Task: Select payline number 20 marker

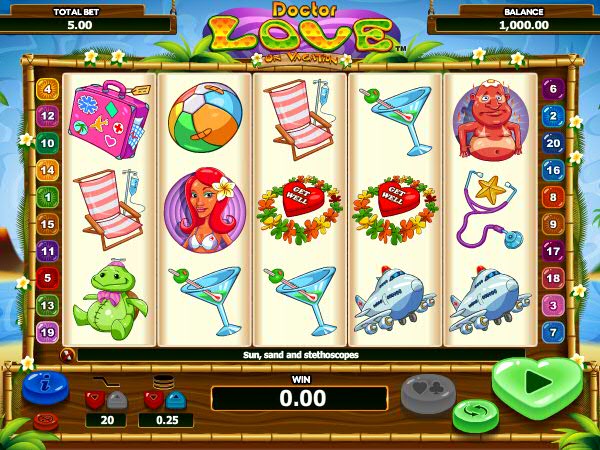Action: point(552,143)
